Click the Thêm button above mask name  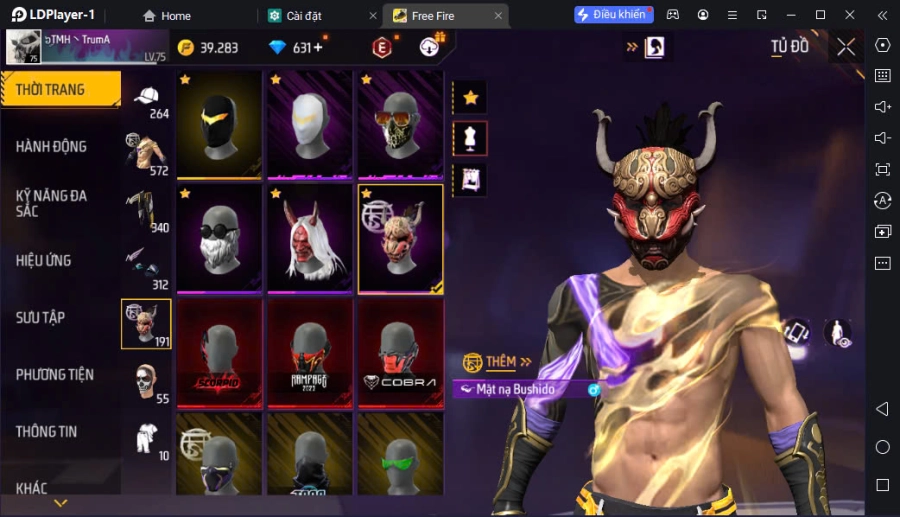click(x=497, y=362)
